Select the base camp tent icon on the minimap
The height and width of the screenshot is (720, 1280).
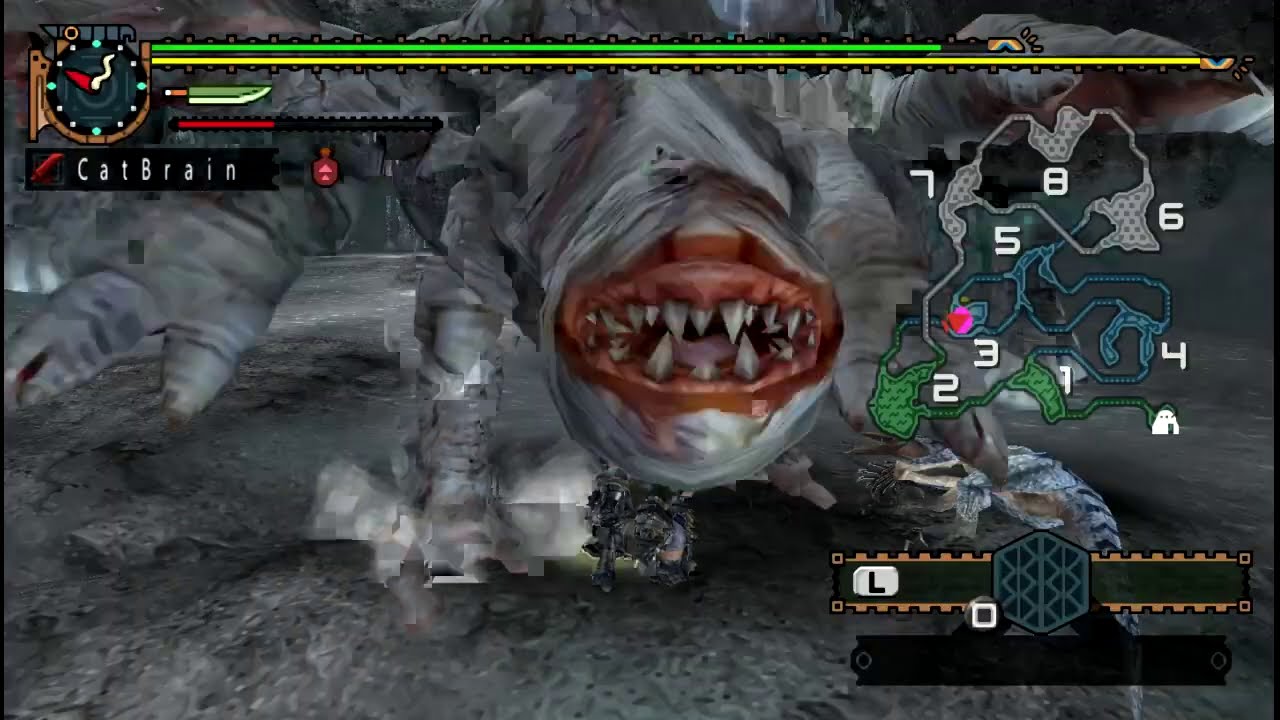coord(1163,421)
